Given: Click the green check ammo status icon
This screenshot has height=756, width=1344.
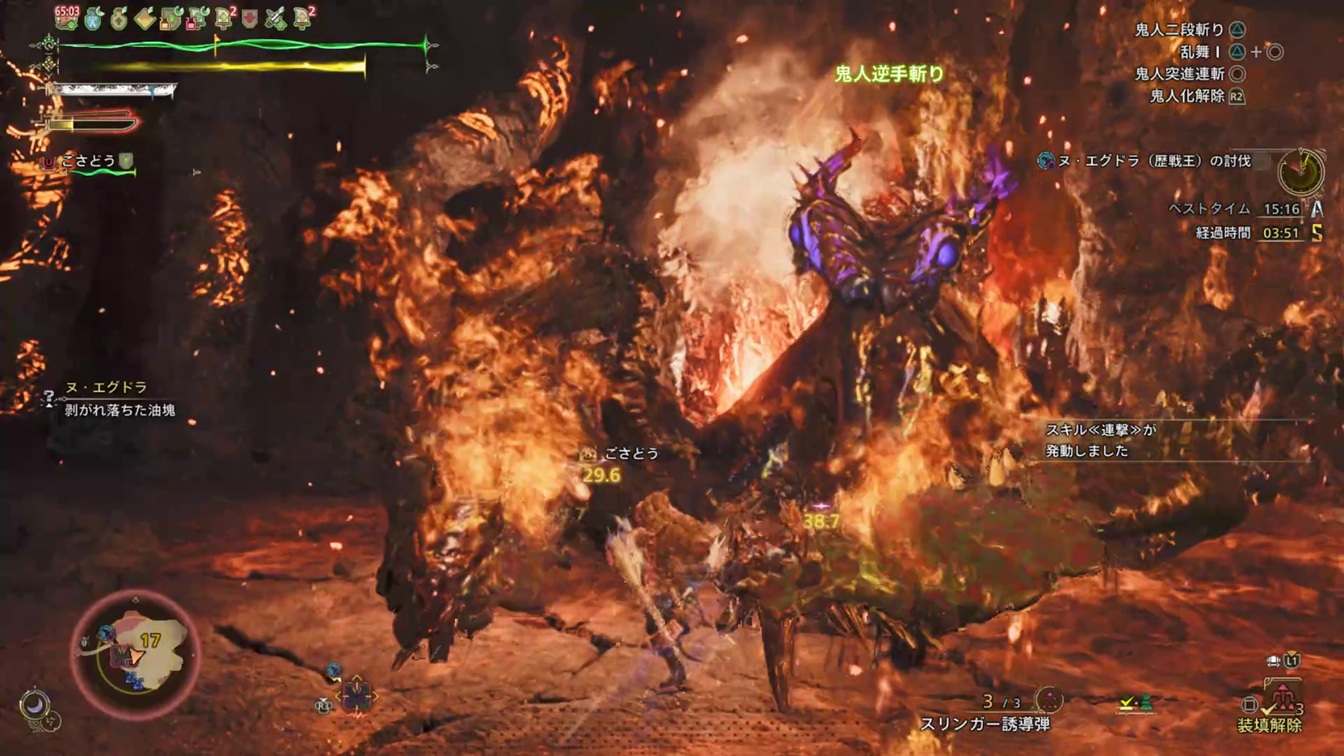Looking at the screenshot, I should pyautogui.click(x=1134, y=703).
